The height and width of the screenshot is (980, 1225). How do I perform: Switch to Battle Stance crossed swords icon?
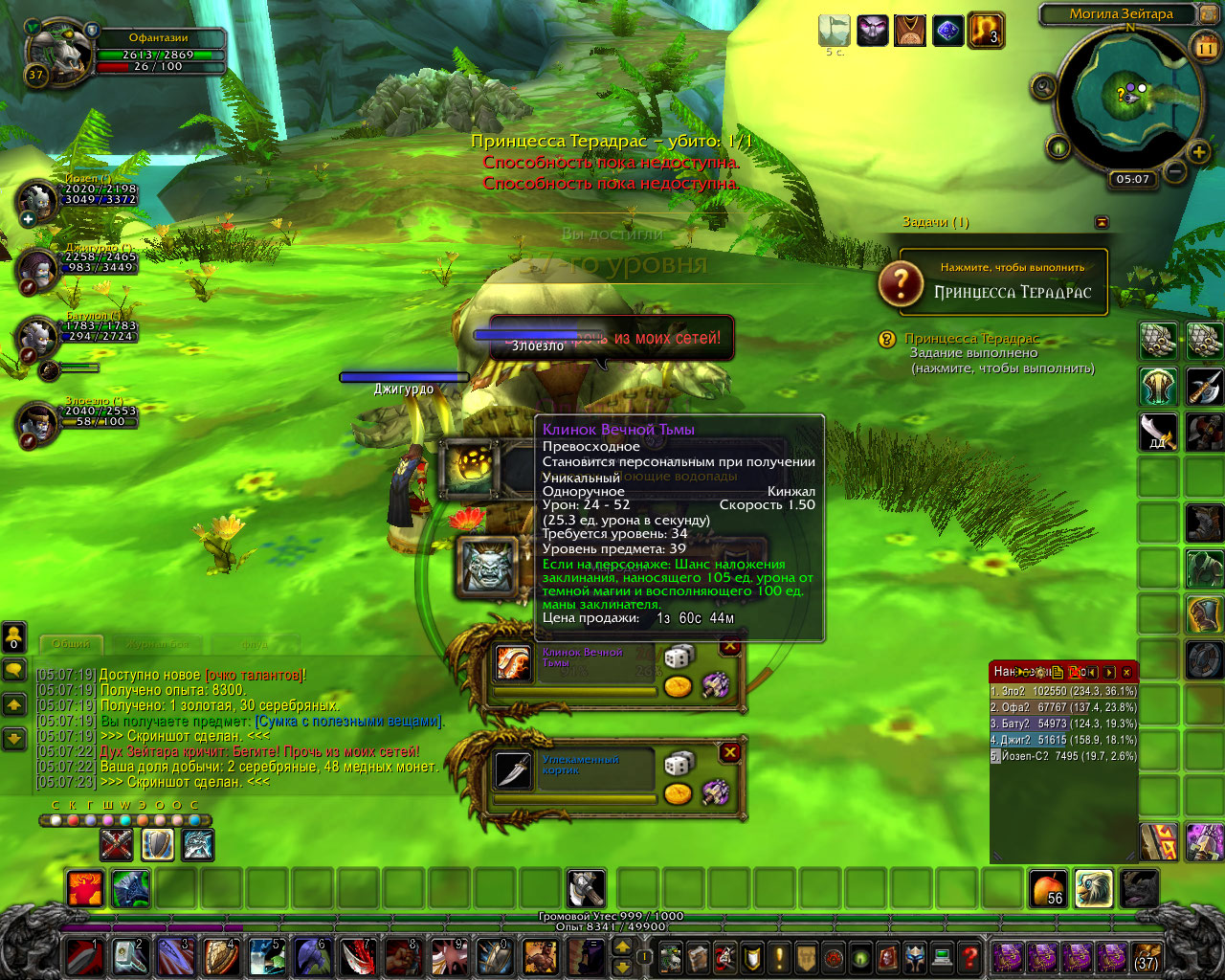point(117,845)
